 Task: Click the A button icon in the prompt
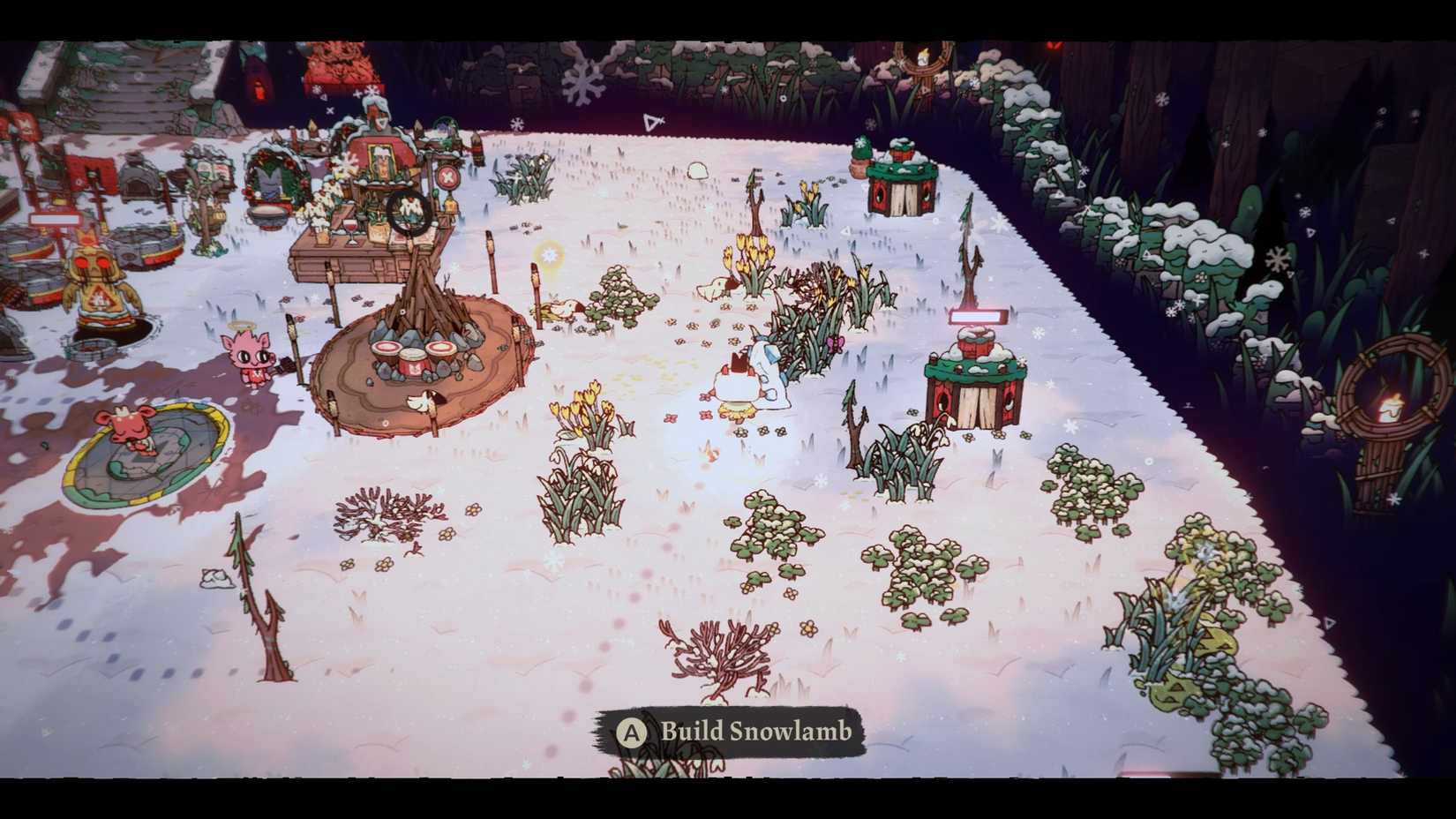[634, 731]
